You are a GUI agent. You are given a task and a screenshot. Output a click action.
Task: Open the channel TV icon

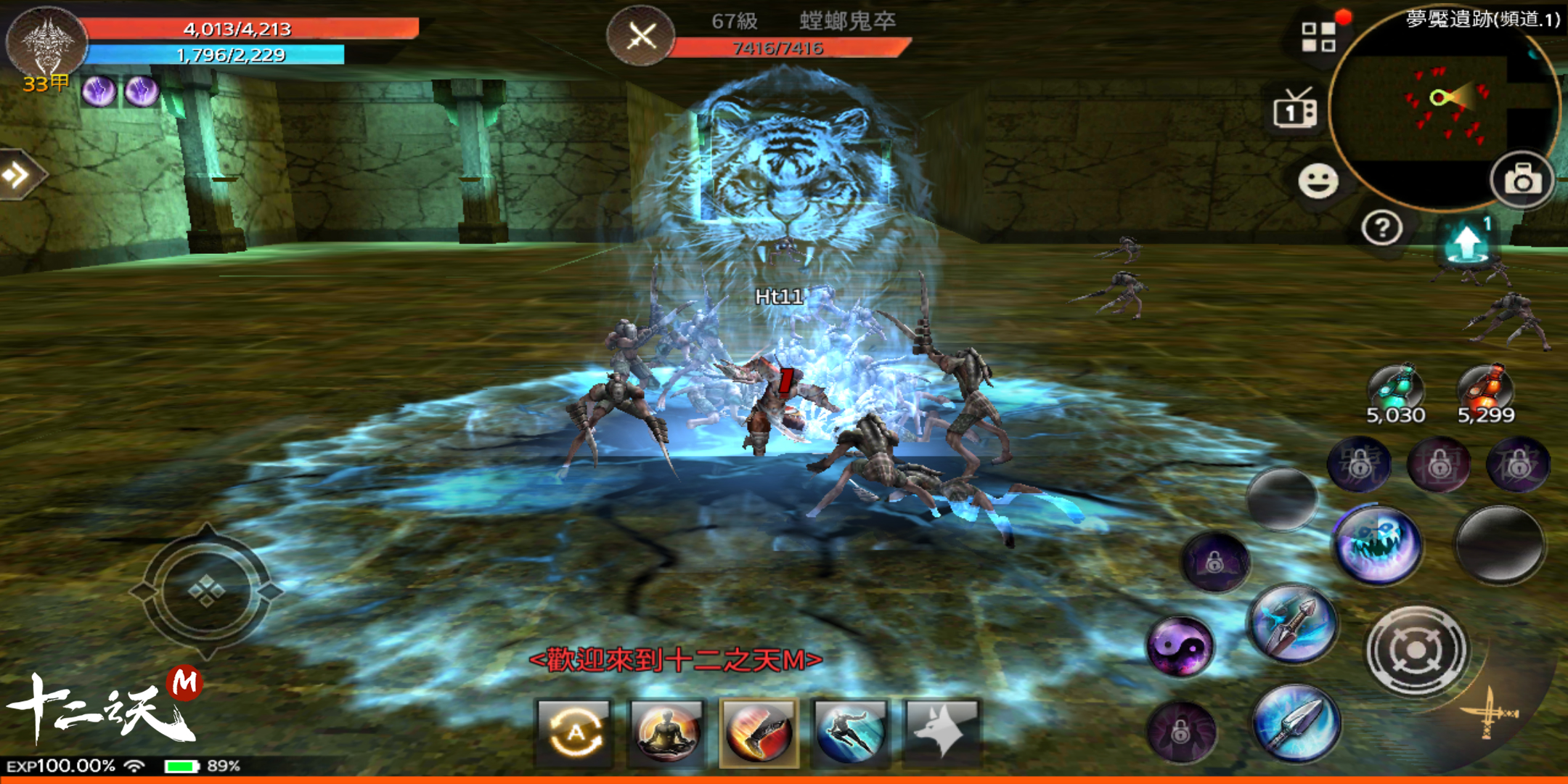(1295, 112)
